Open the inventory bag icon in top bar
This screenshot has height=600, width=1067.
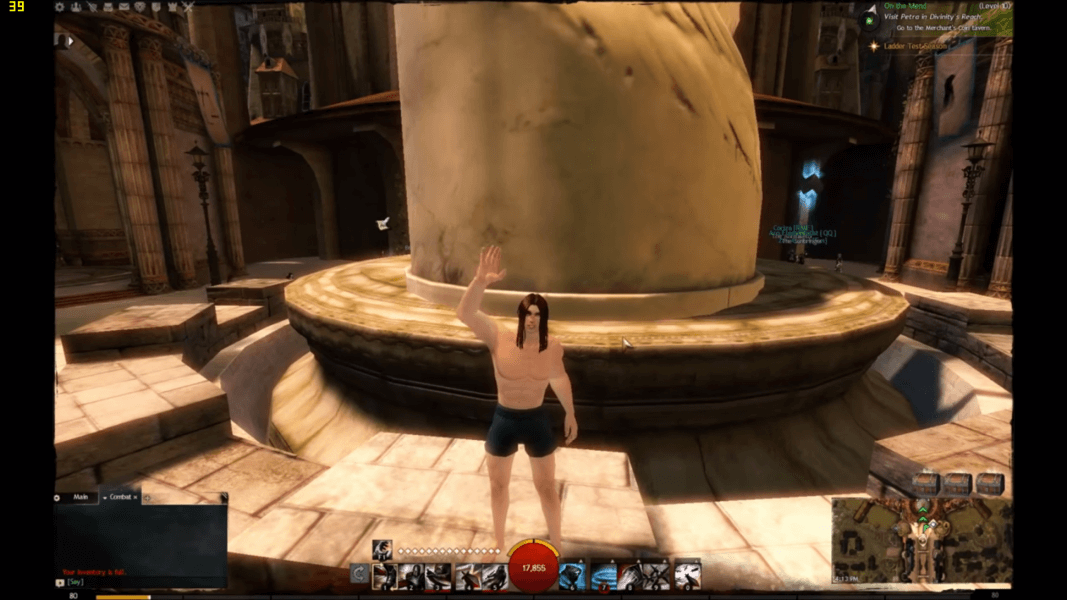(108, 7)
